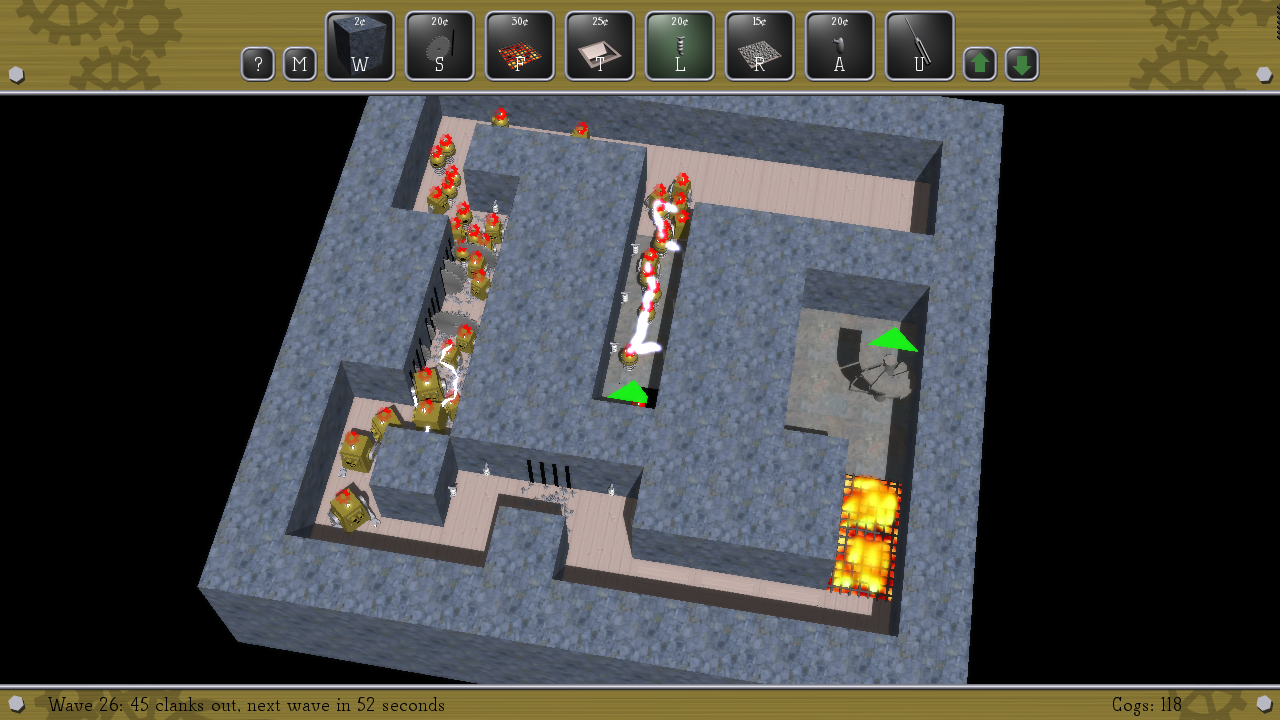Pick the 20-cog A trap
The height and width of the screenshot is (720, 1280).
click(840, 46)
